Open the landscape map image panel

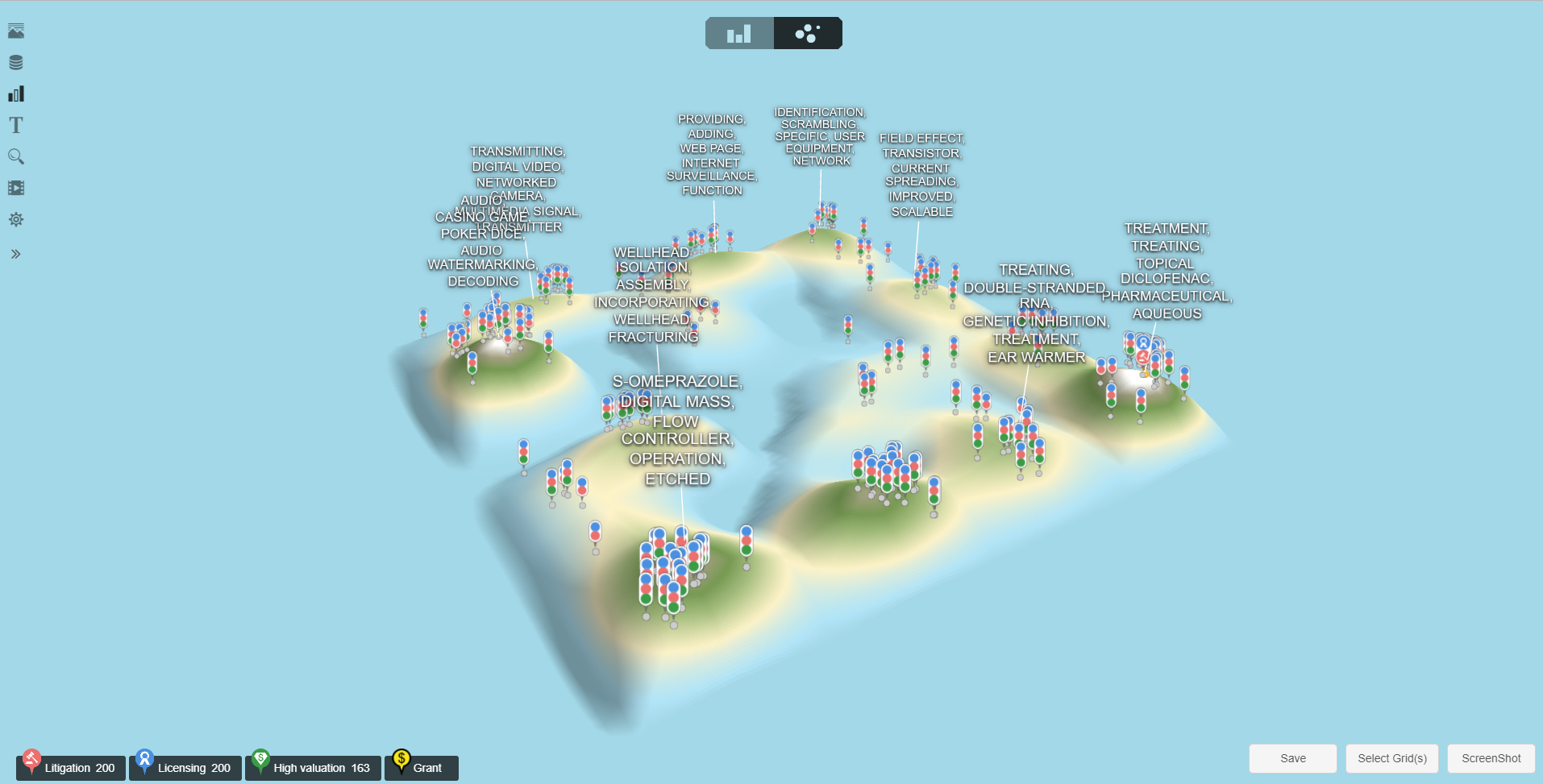click(x=16, y=31)
